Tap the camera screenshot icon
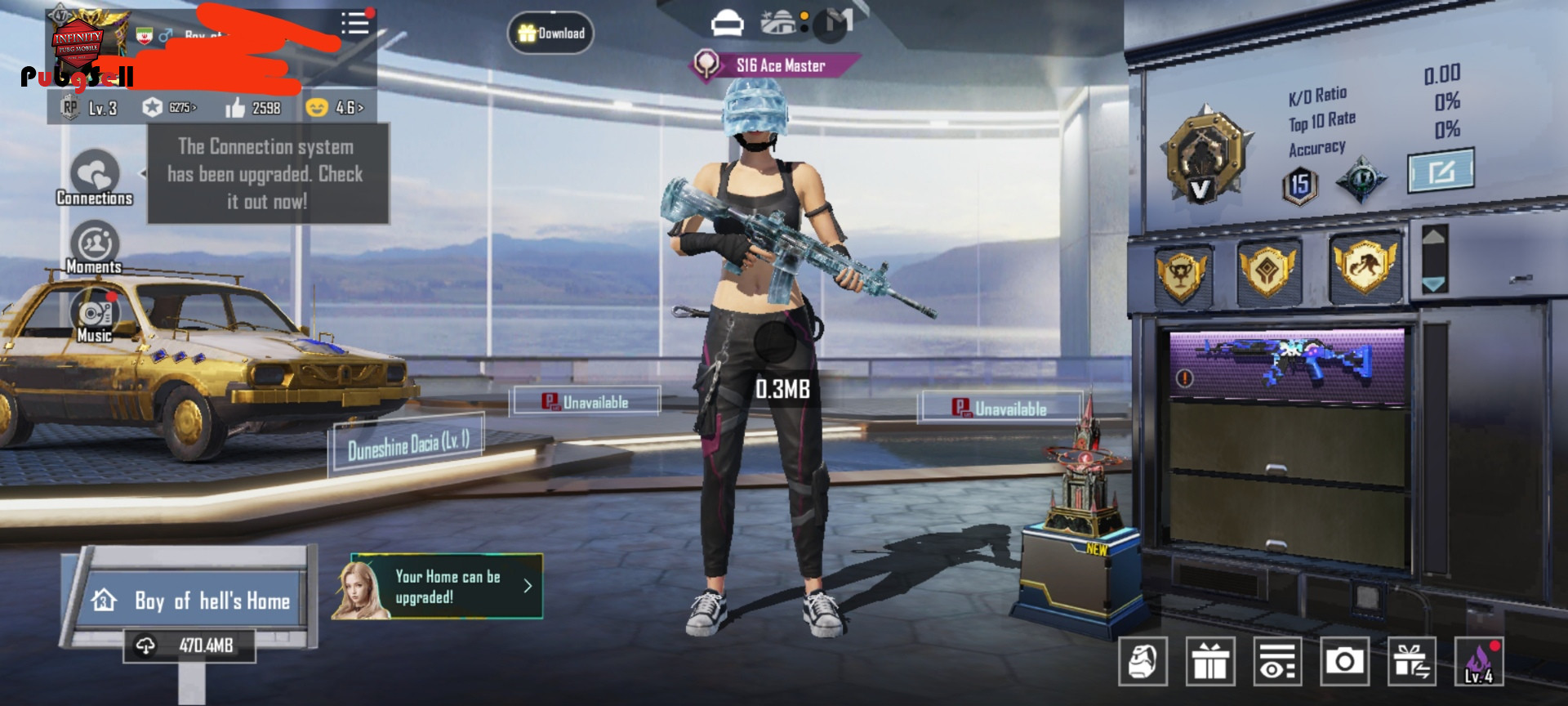 pyautogui.click(x=1345, y=661)
